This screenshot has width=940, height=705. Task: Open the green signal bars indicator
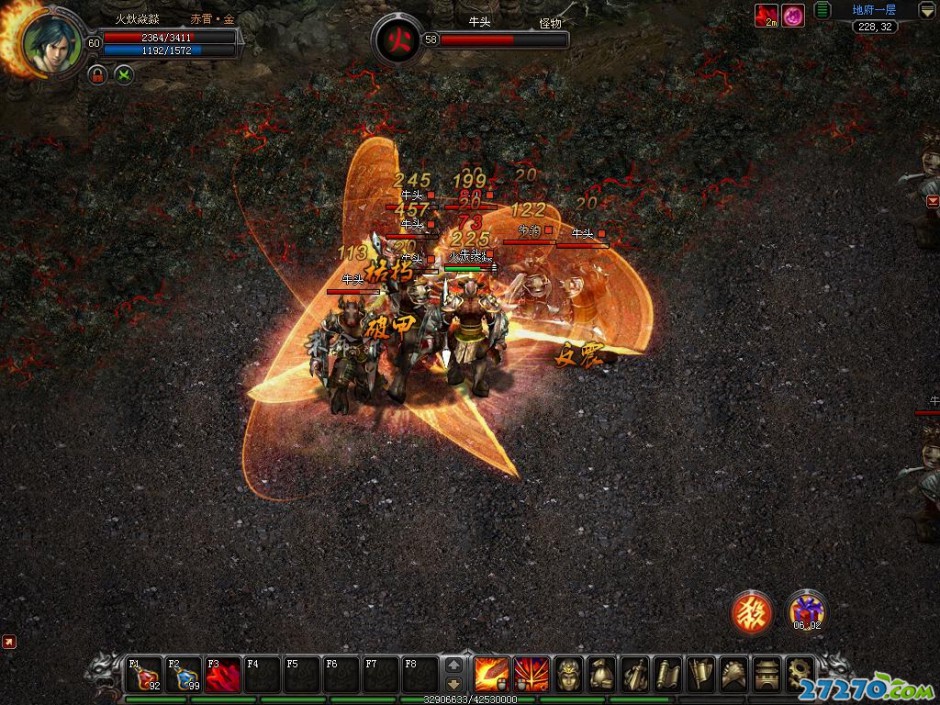click(822, 10)
